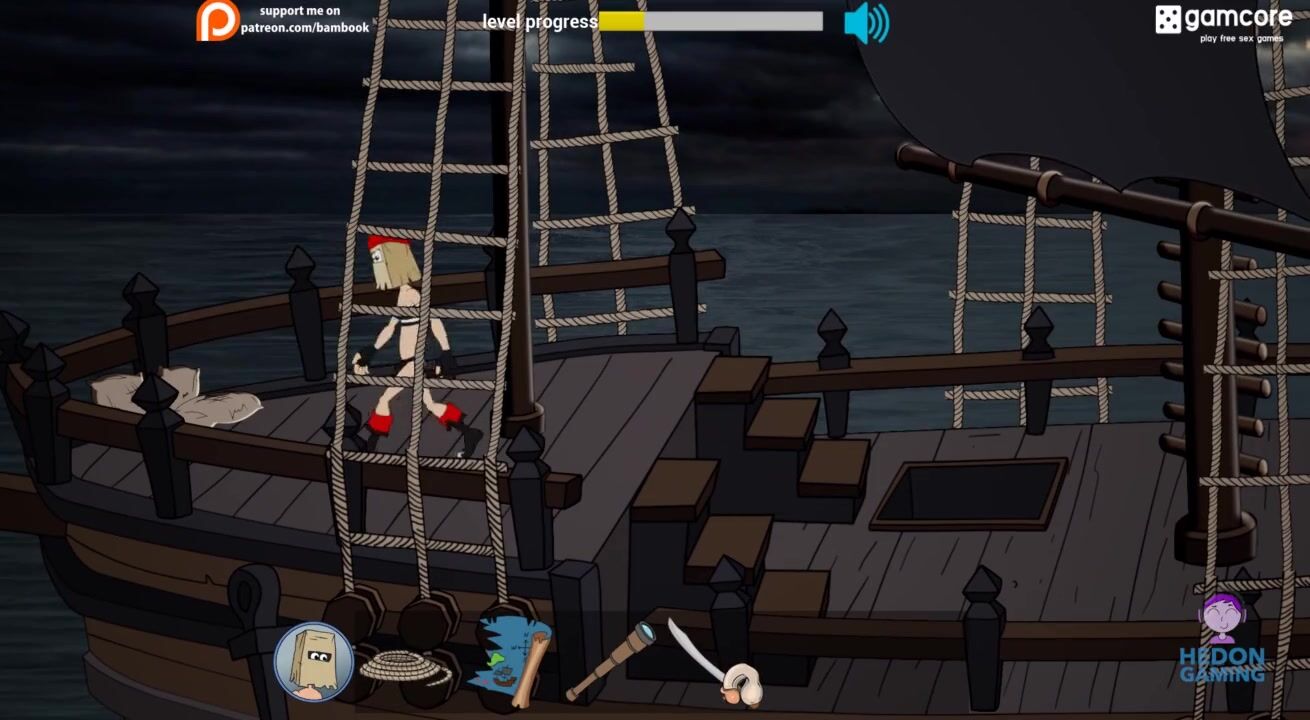The width and height of the screenshot is (1310, 720).
Task: Visit the gamcore logo link
Action: [1223, 22]
